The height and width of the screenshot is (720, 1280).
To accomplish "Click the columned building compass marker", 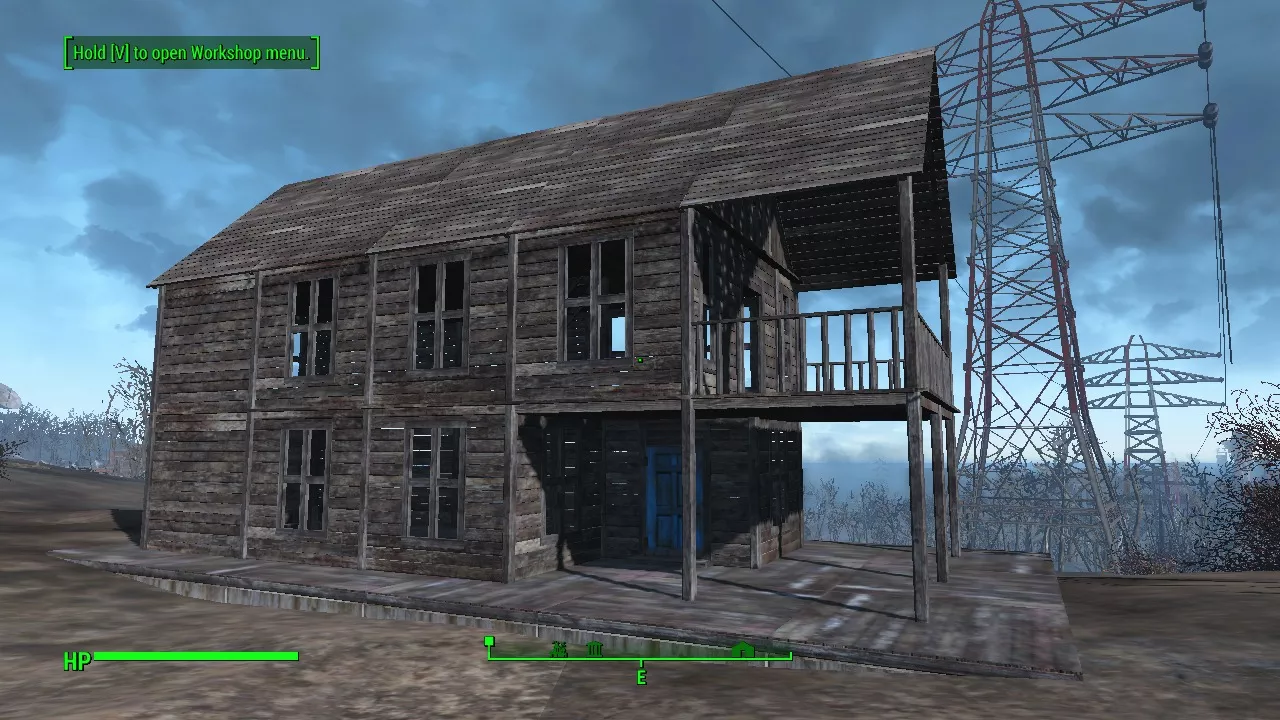I will [595, 650].
